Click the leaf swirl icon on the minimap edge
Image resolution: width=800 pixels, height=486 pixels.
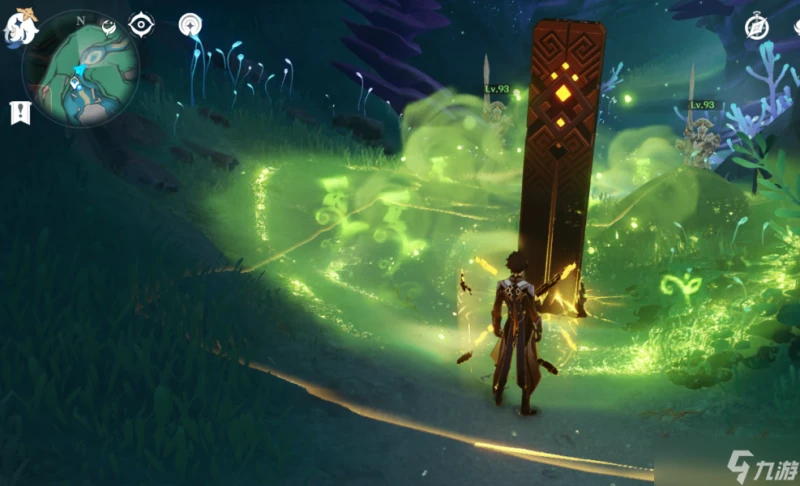point(108,25)
